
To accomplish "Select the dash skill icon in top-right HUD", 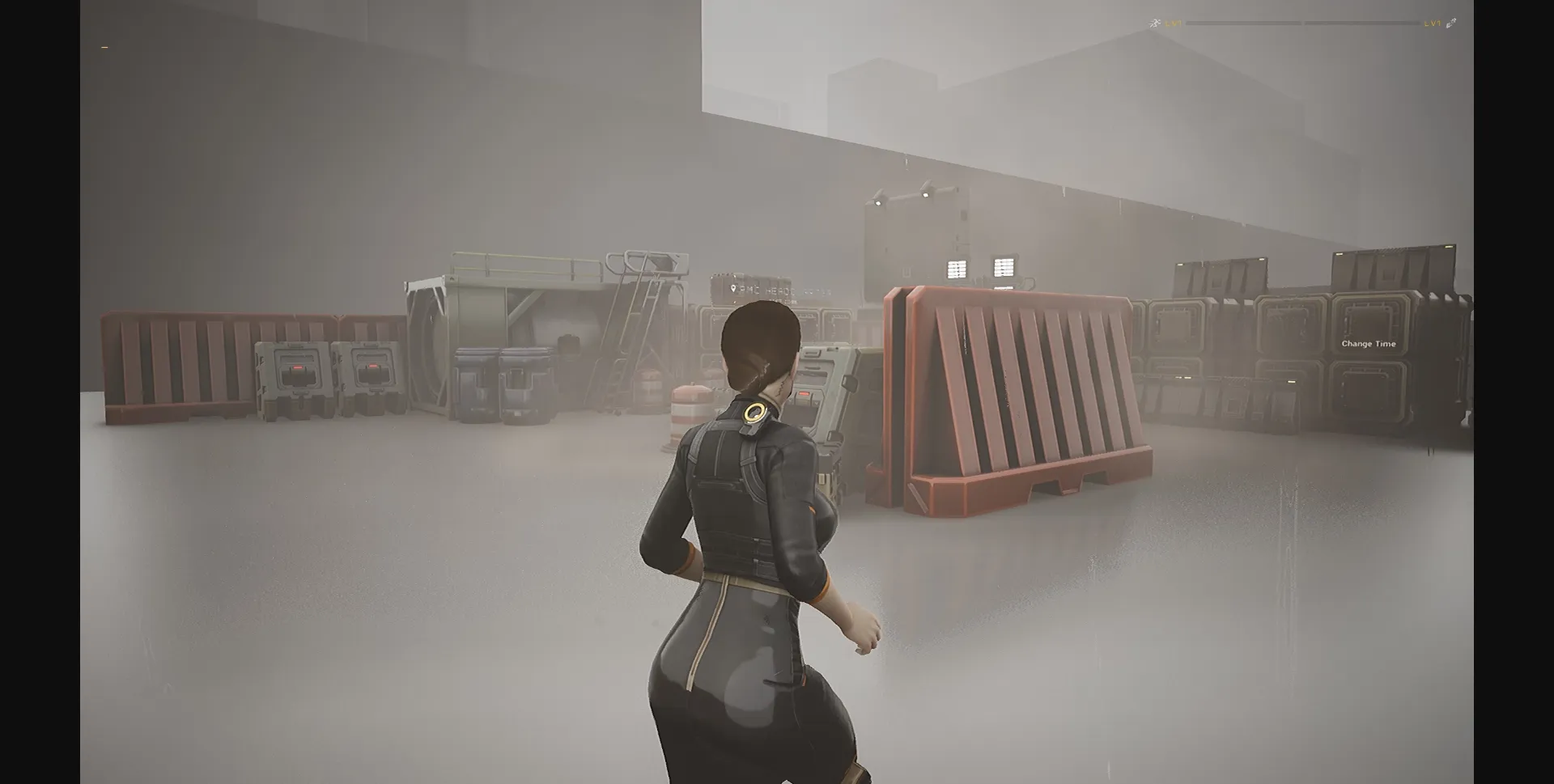I will point(1450,23).
